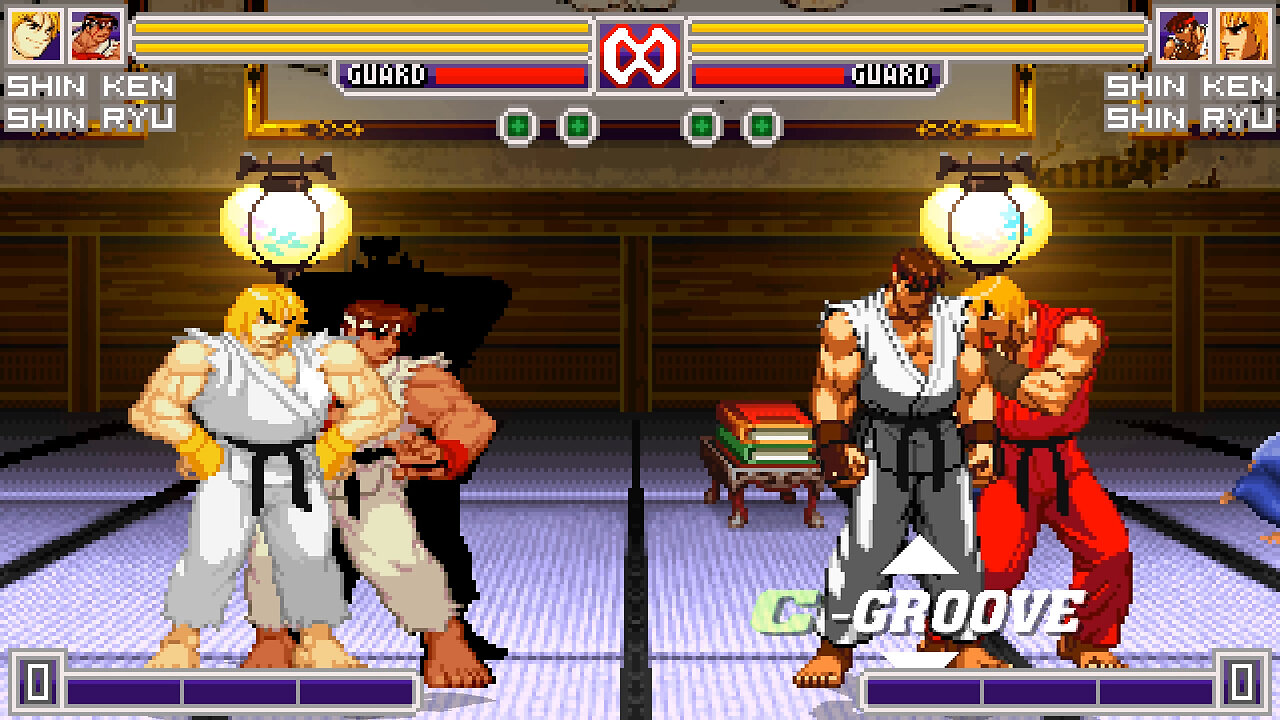Click the rightmost green stock icon under player 2's guard bar
This screenshot has height=720, width=1280.
(x=762, y=122)
